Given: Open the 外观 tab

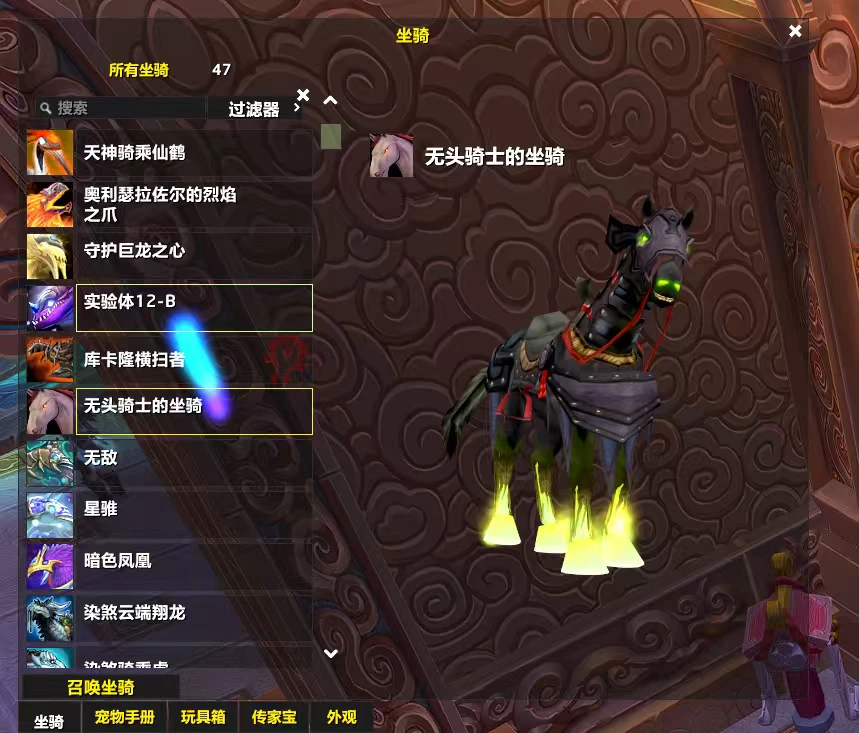Looking at the screenshot, I should (342, 718).
